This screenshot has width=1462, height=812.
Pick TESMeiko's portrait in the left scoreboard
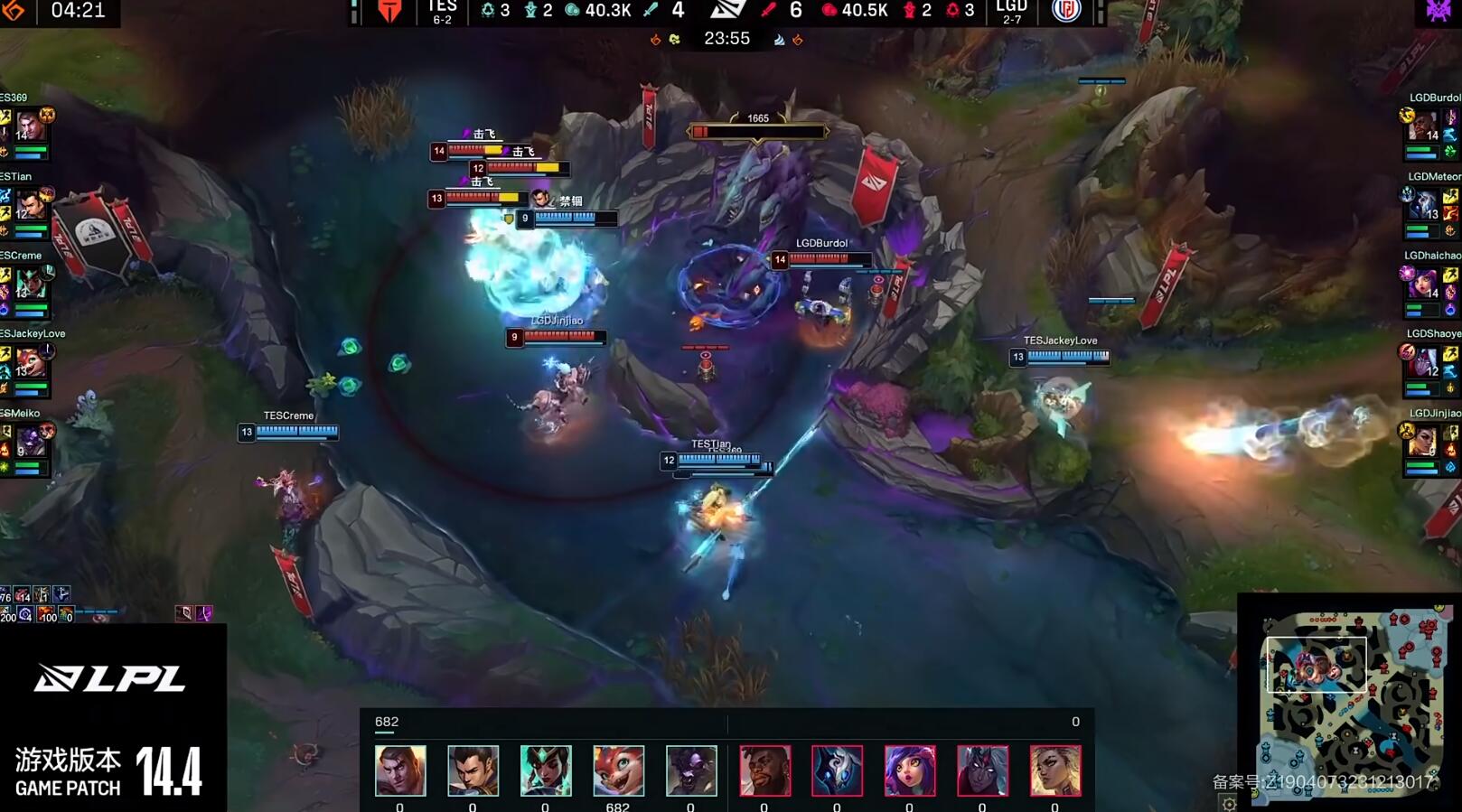point(30,442)
